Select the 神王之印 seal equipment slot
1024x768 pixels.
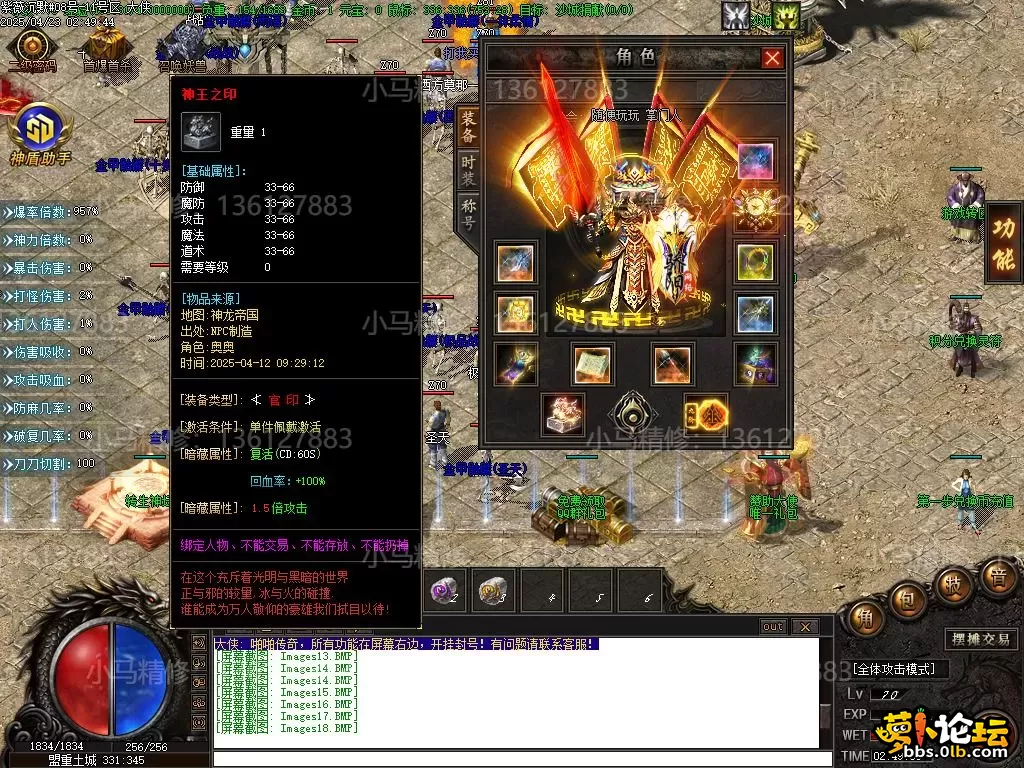click(x=562, y=414)
